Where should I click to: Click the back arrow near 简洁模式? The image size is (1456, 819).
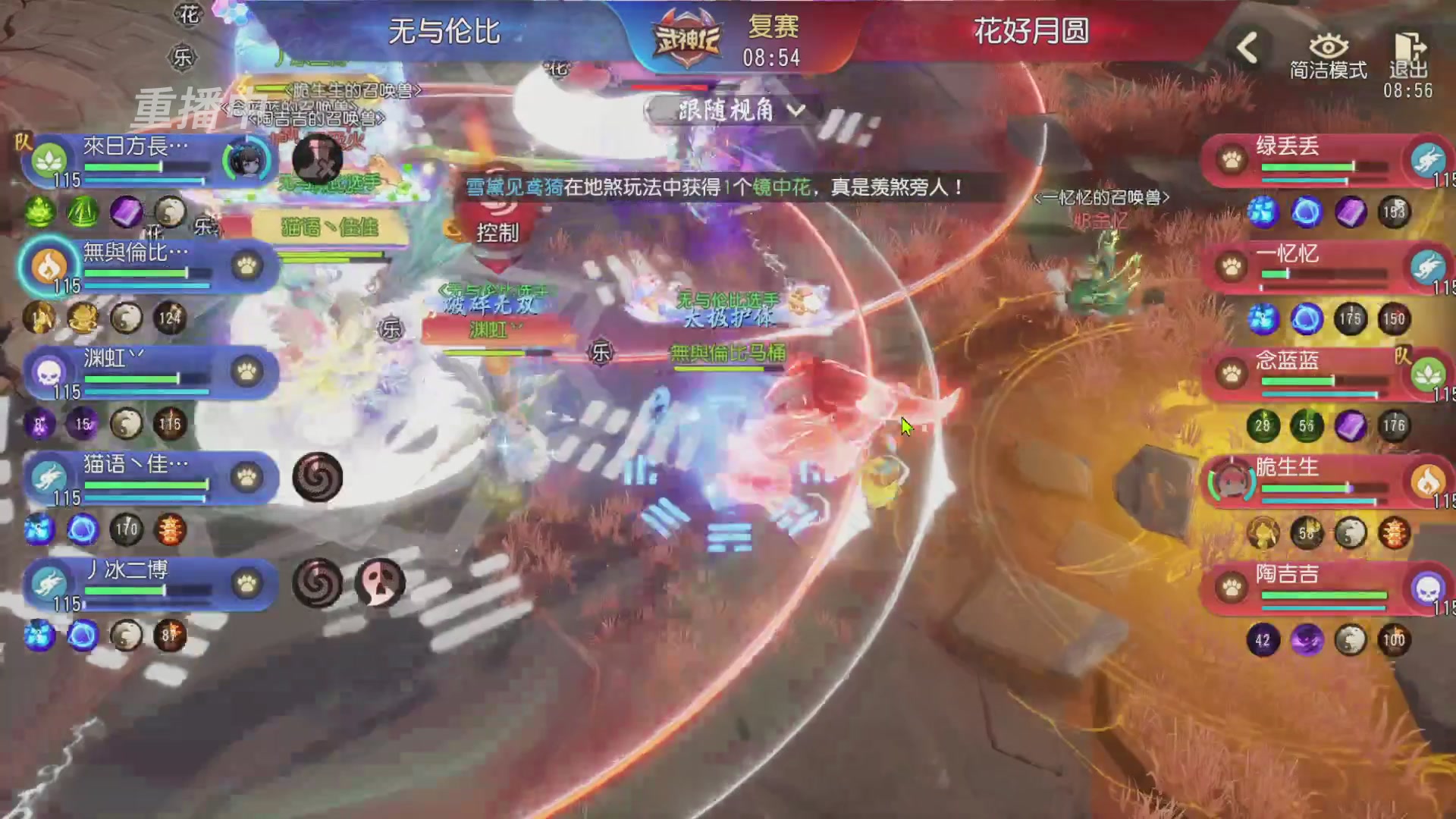click(x=1246, y=47)
